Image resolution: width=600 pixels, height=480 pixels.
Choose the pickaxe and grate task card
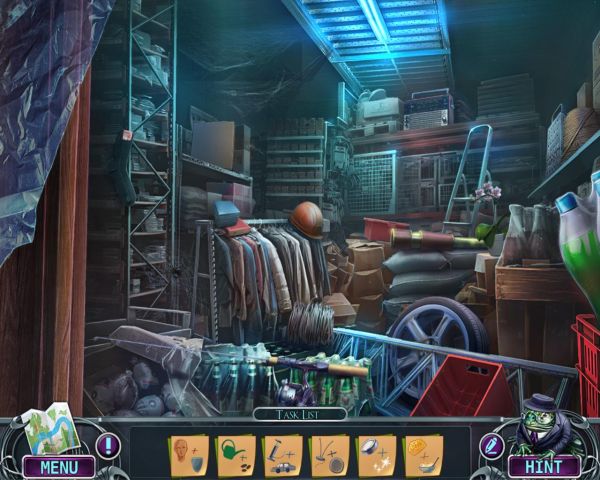[x=328, y=454]
